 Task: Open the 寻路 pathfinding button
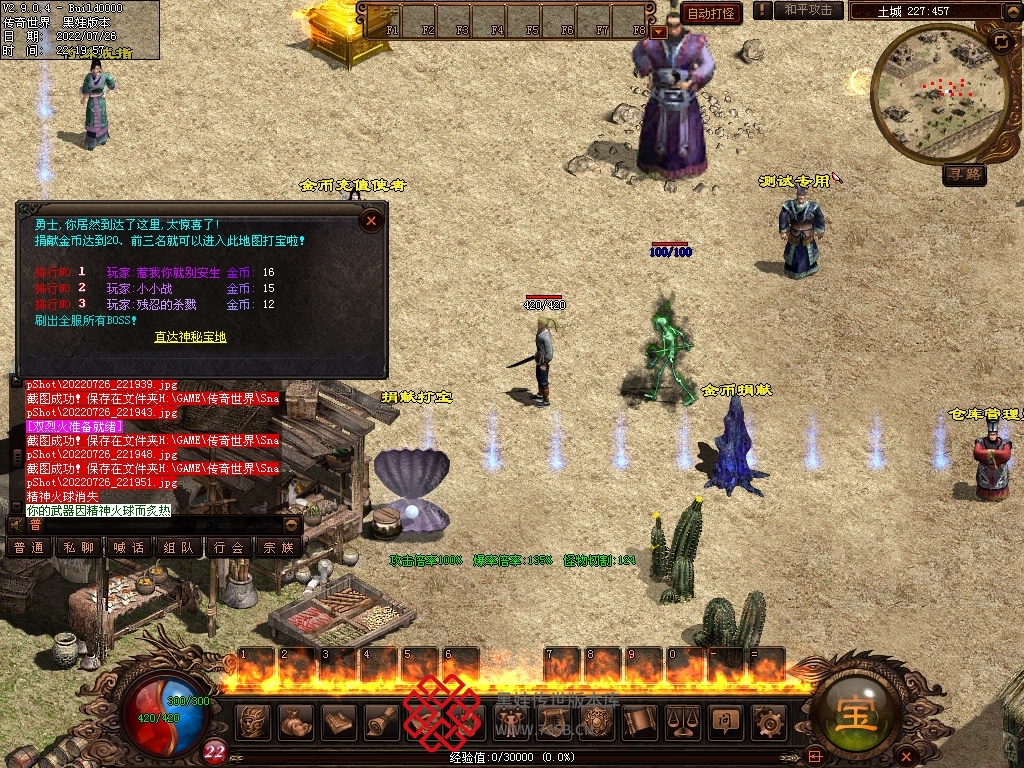click(x=965, y=175)
